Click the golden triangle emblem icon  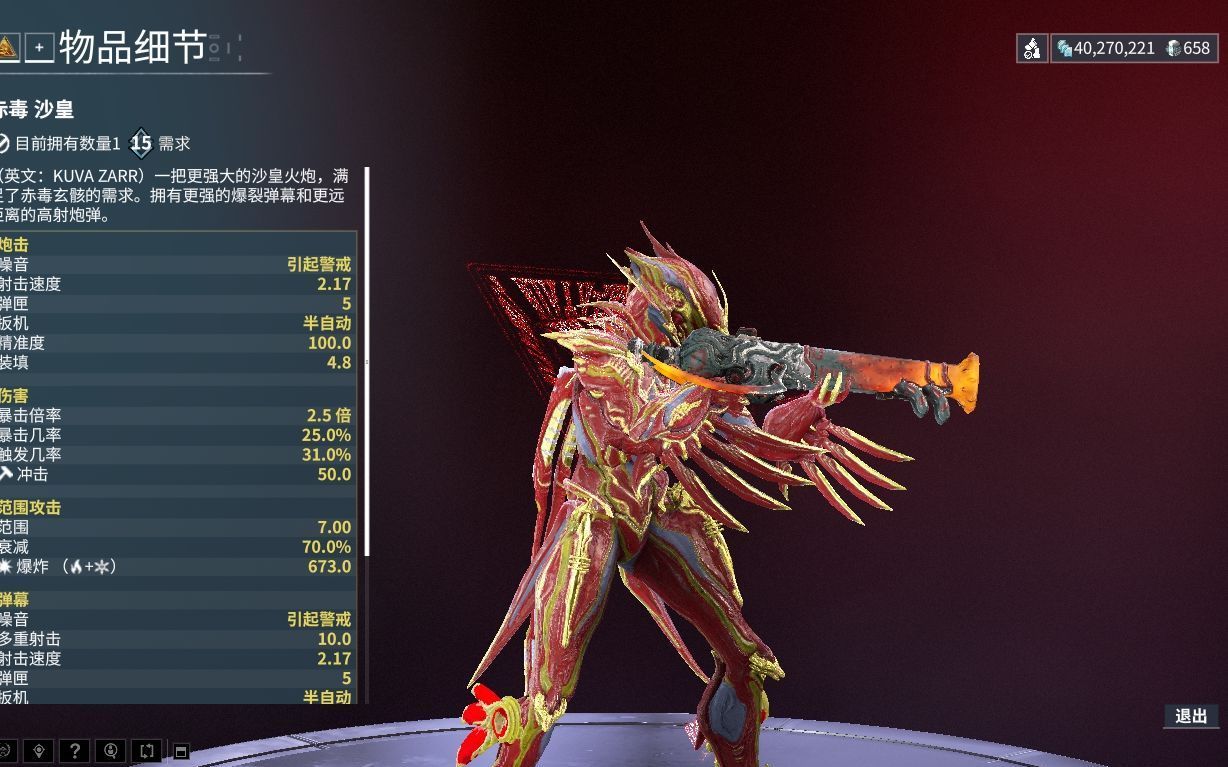pyautogui.click(x=8, y=47)
